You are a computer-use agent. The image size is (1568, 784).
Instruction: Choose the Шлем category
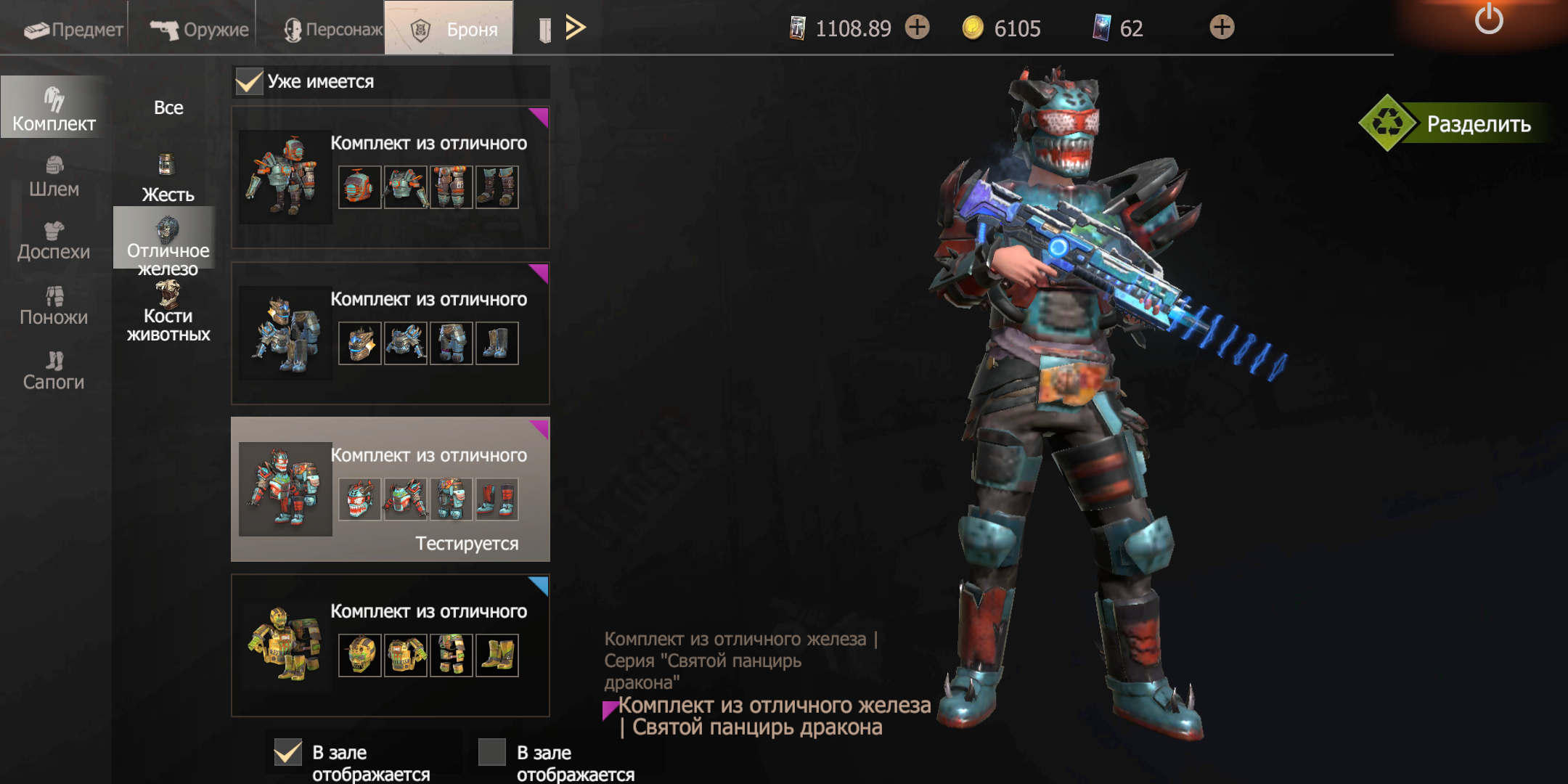pyautogui.click(x=54, y=176)
